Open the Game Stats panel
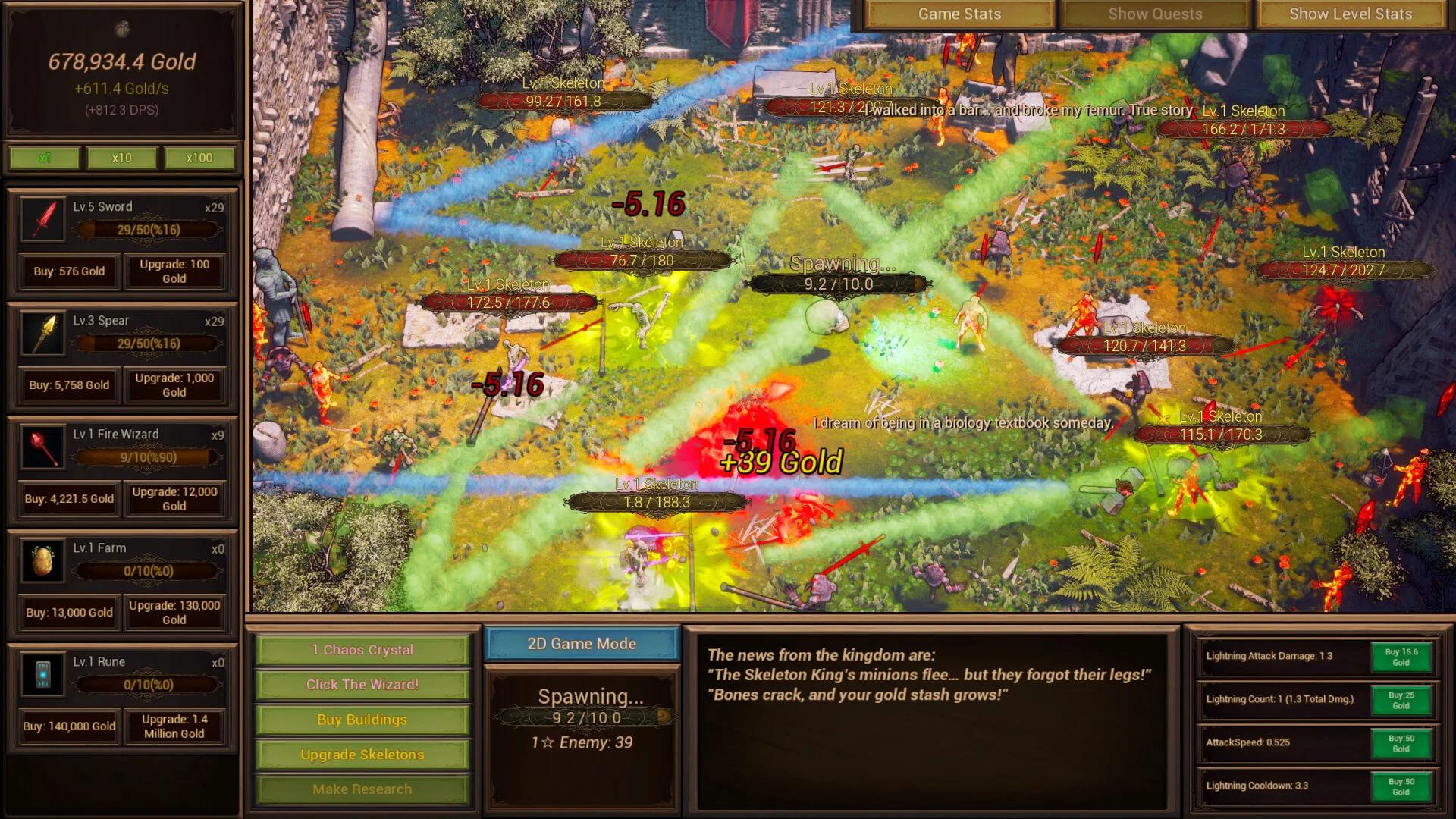Screen dimensions: 1456x819 point(959,14)
